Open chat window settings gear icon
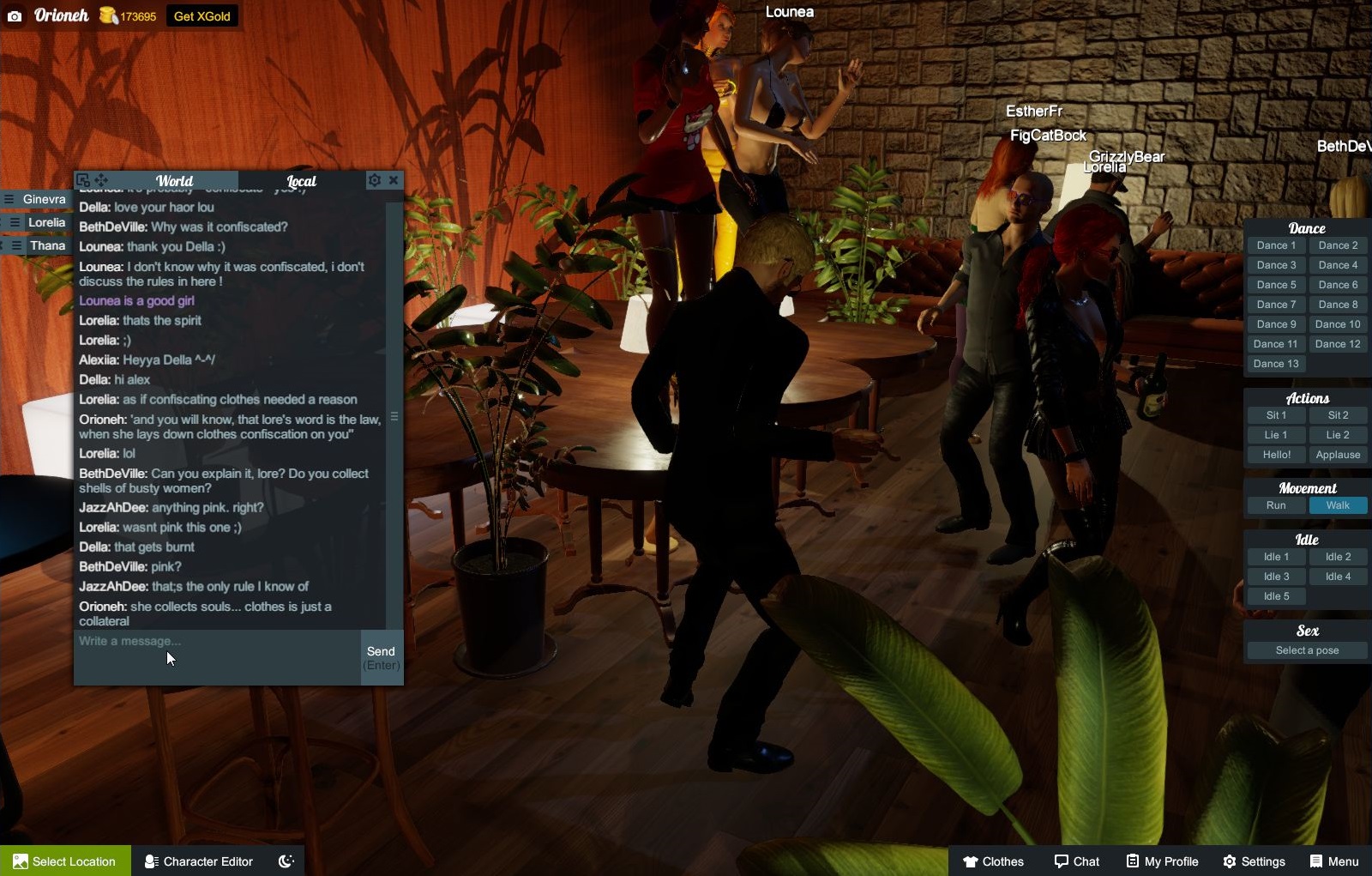The image size is (1372, 876). (x=376, y=180)
